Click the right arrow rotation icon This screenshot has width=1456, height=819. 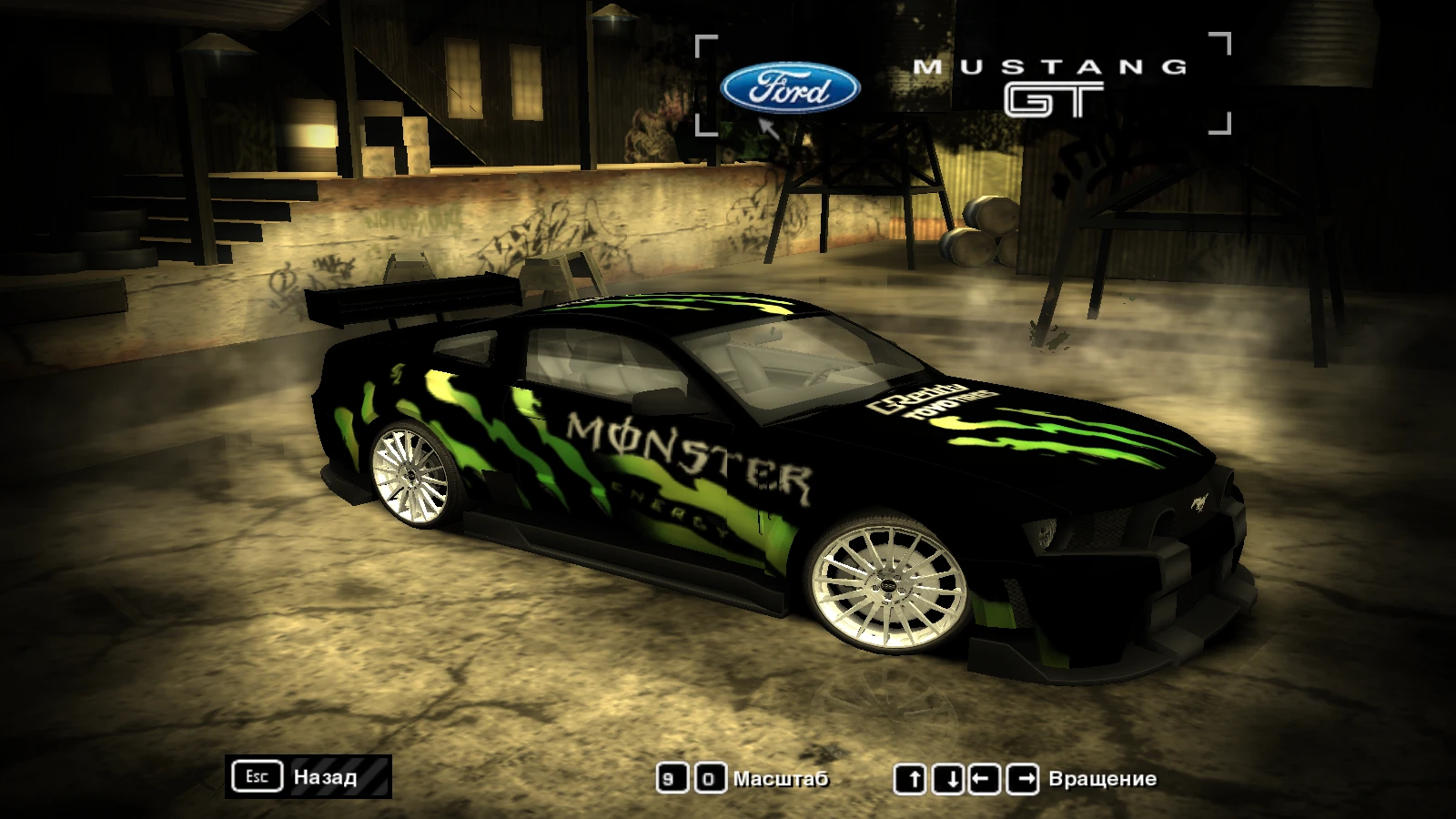[x=1022, y=778]
